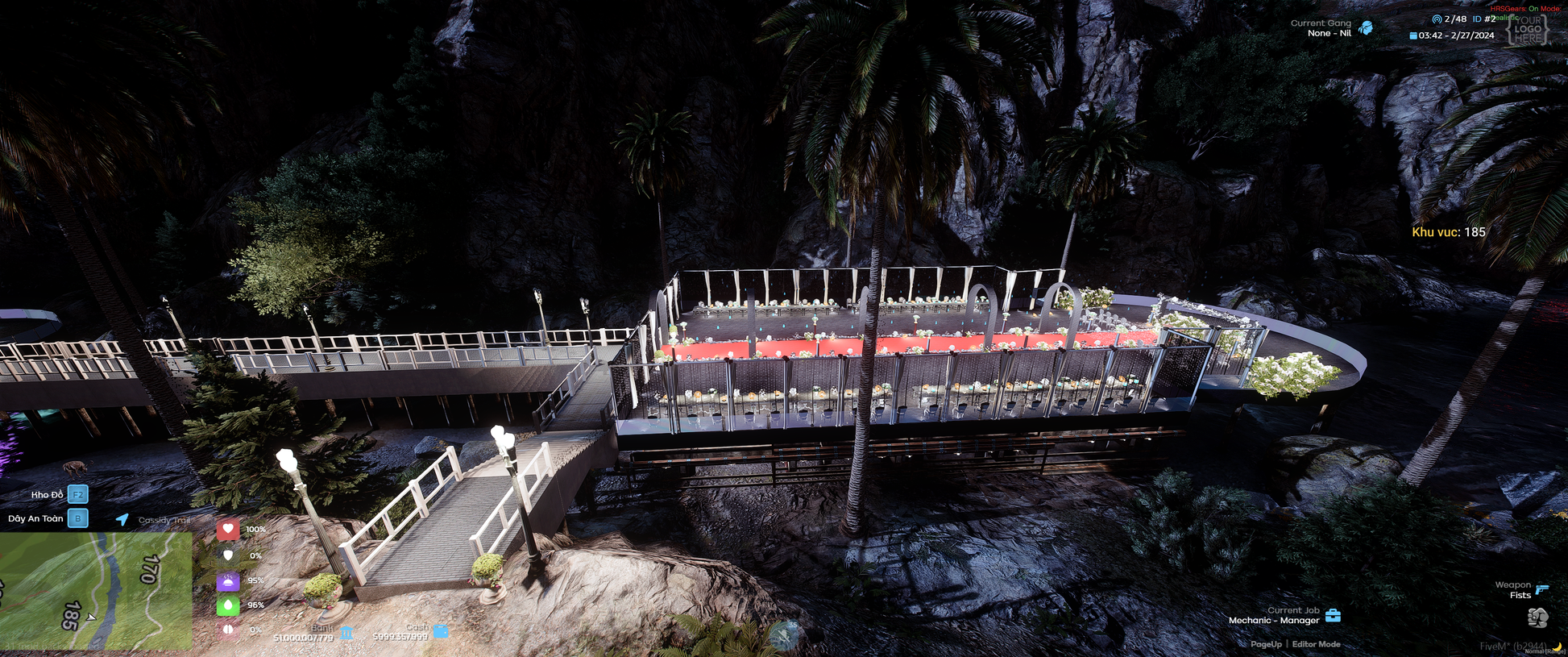Click the online players signal icon
1568x657 pixels.
click(1436, 19)
